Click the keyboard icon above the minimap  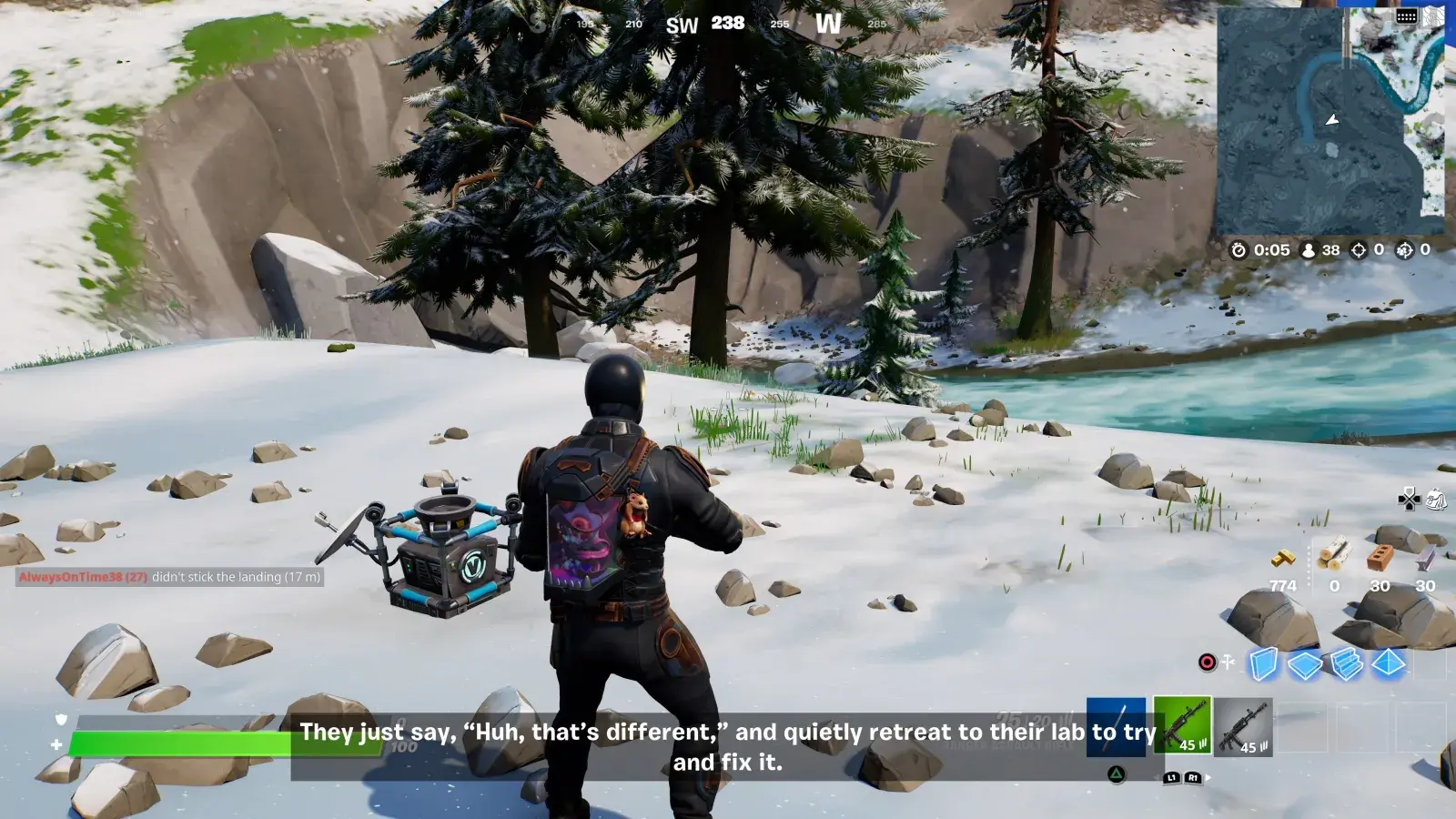tap(1406, 16)
